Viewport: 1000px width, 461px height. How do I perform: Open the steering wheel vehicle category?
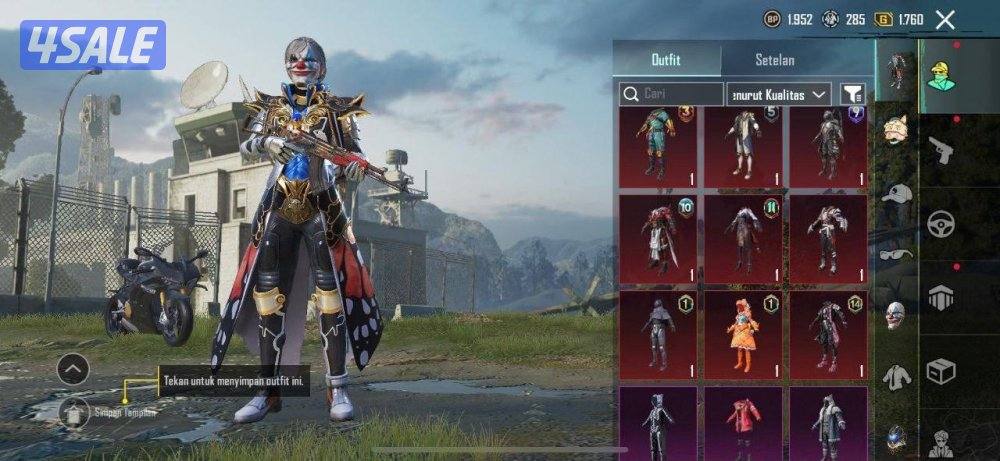pos(940,223)
